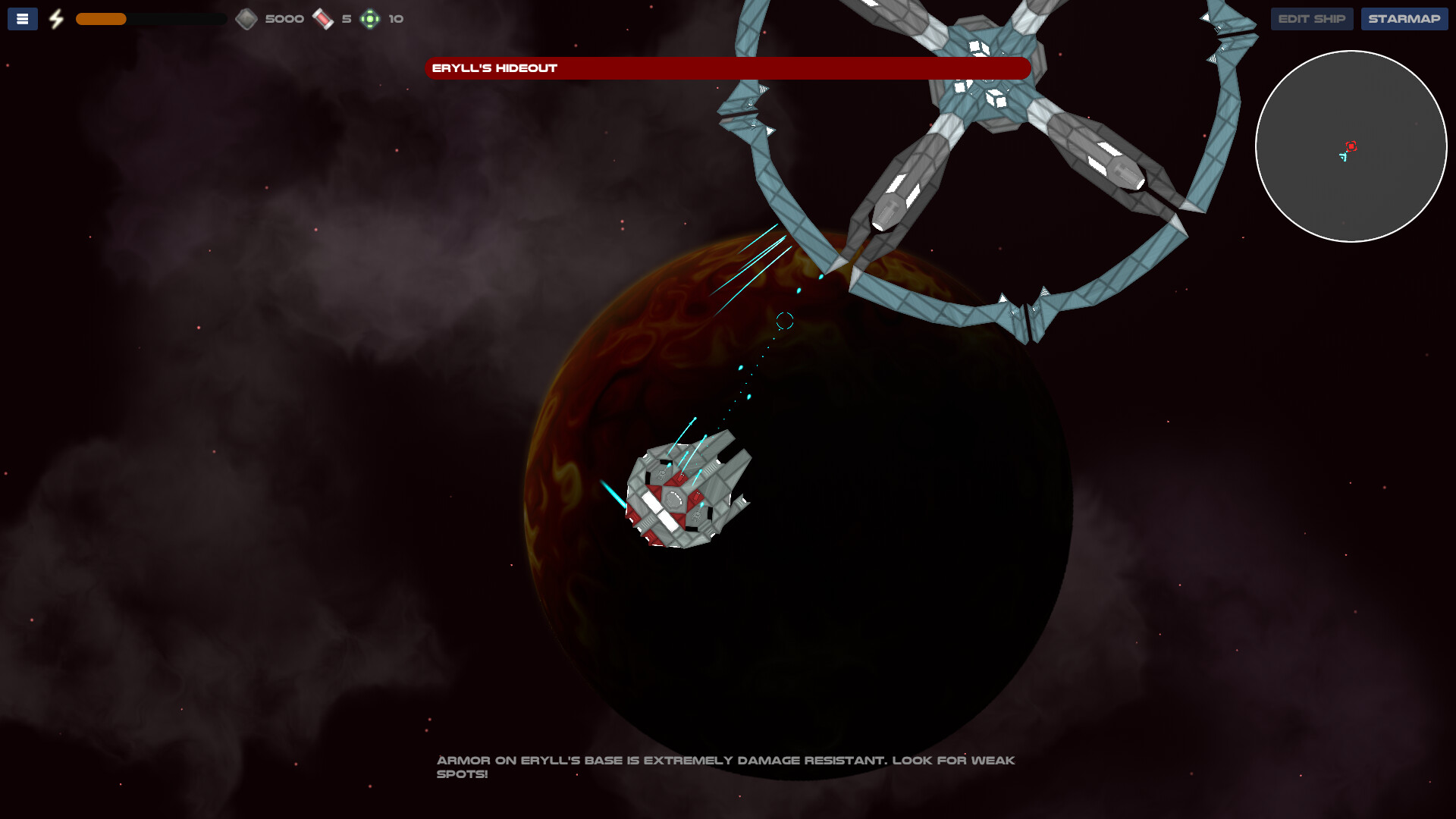Click the orange energy bar
Viewport: 1456px width, 819px height.
tap(102, 18)
